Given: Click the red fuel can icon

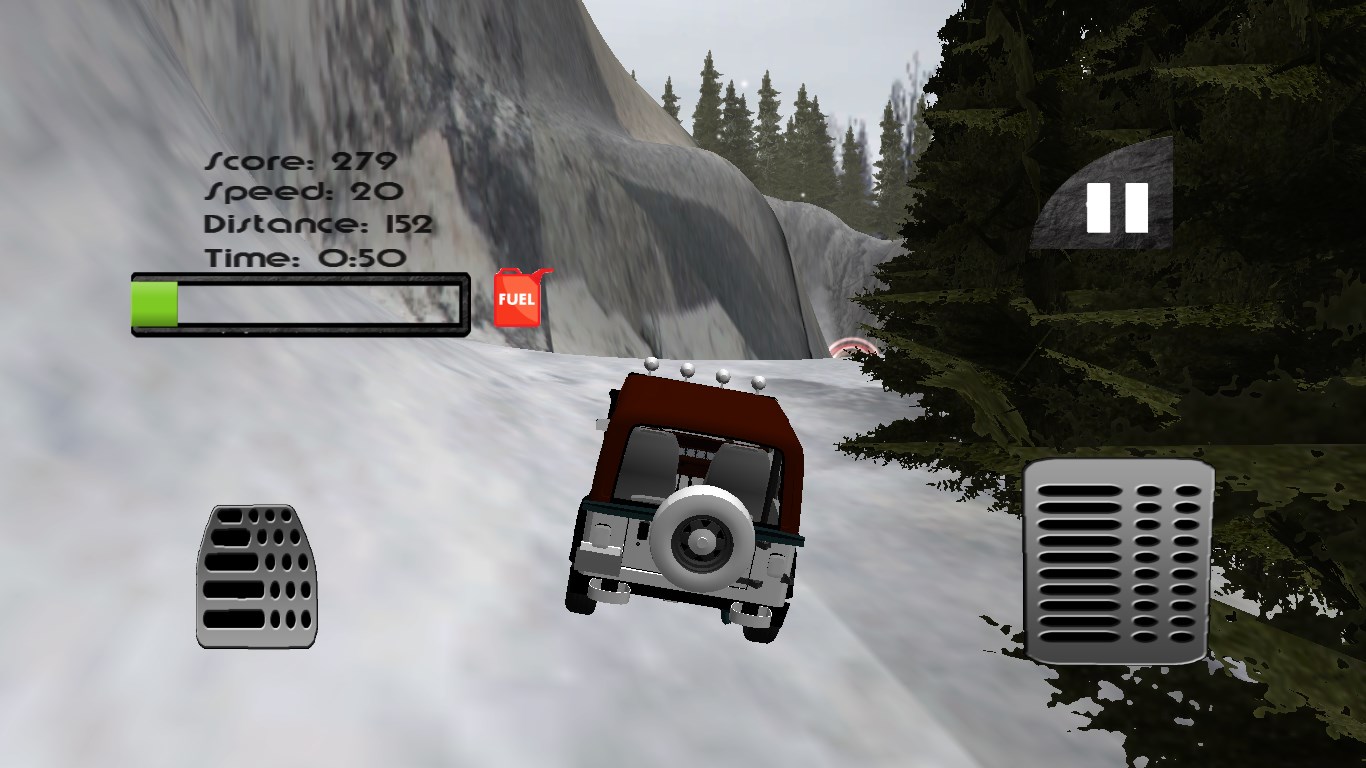Looking at the screenshot, I should coord(518,298).
